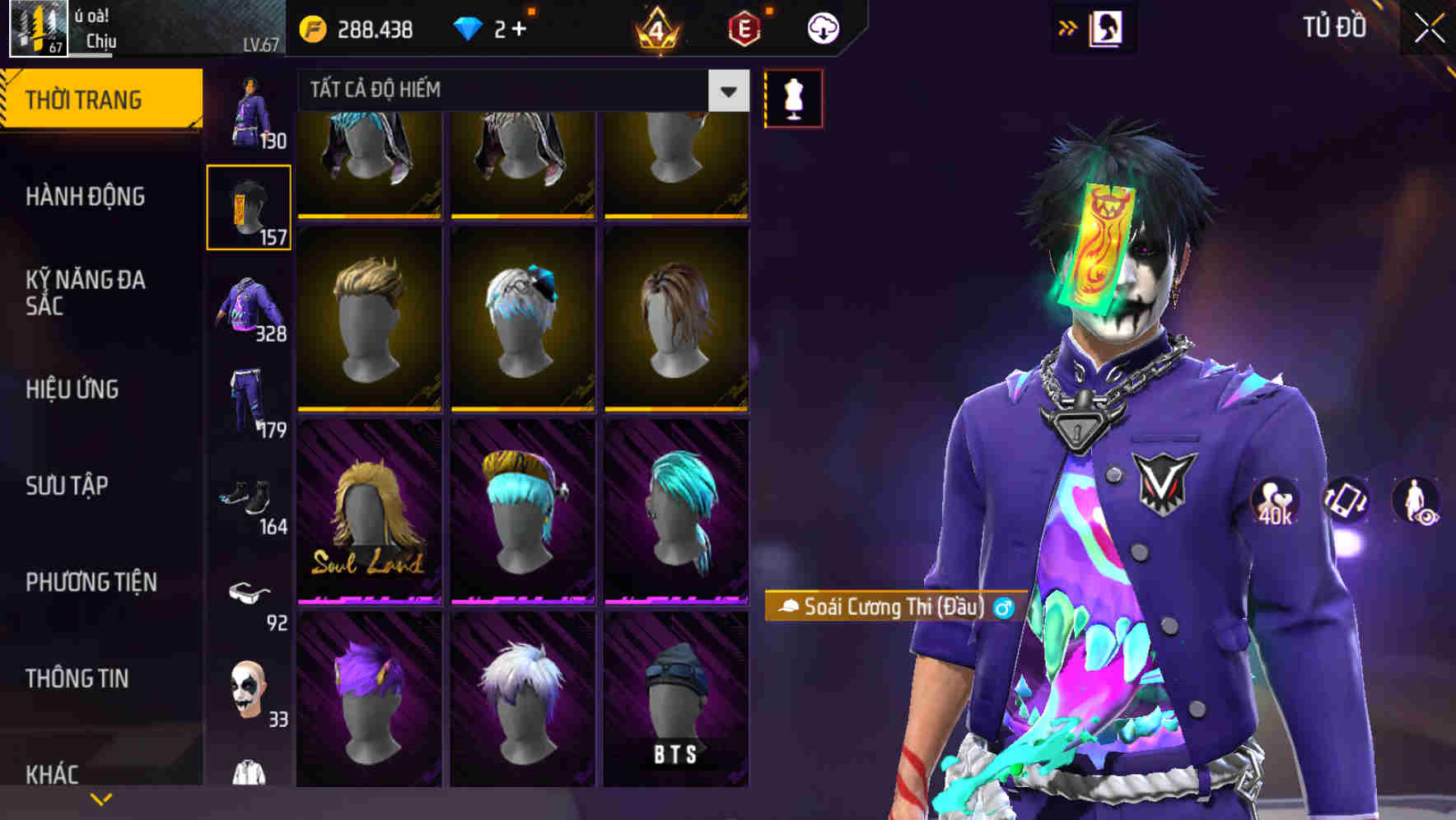
Task: Click the rank badge showing level 4
Action: click(657, 27)
